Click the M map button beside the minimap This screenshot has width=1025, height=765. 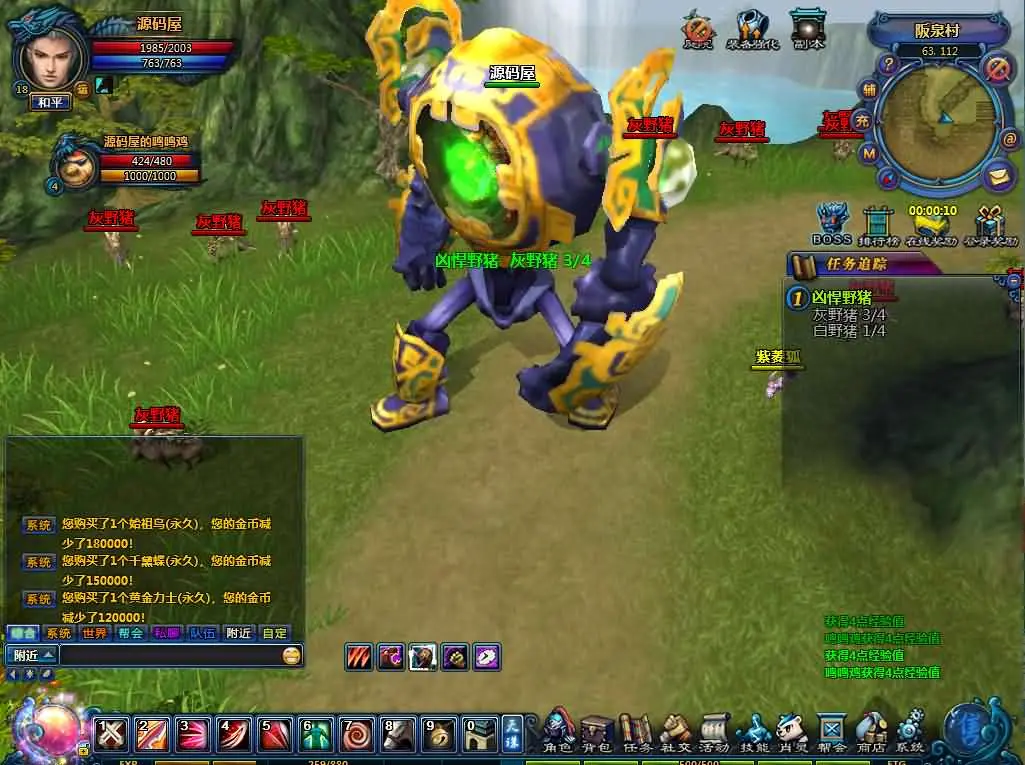point(869,153)
